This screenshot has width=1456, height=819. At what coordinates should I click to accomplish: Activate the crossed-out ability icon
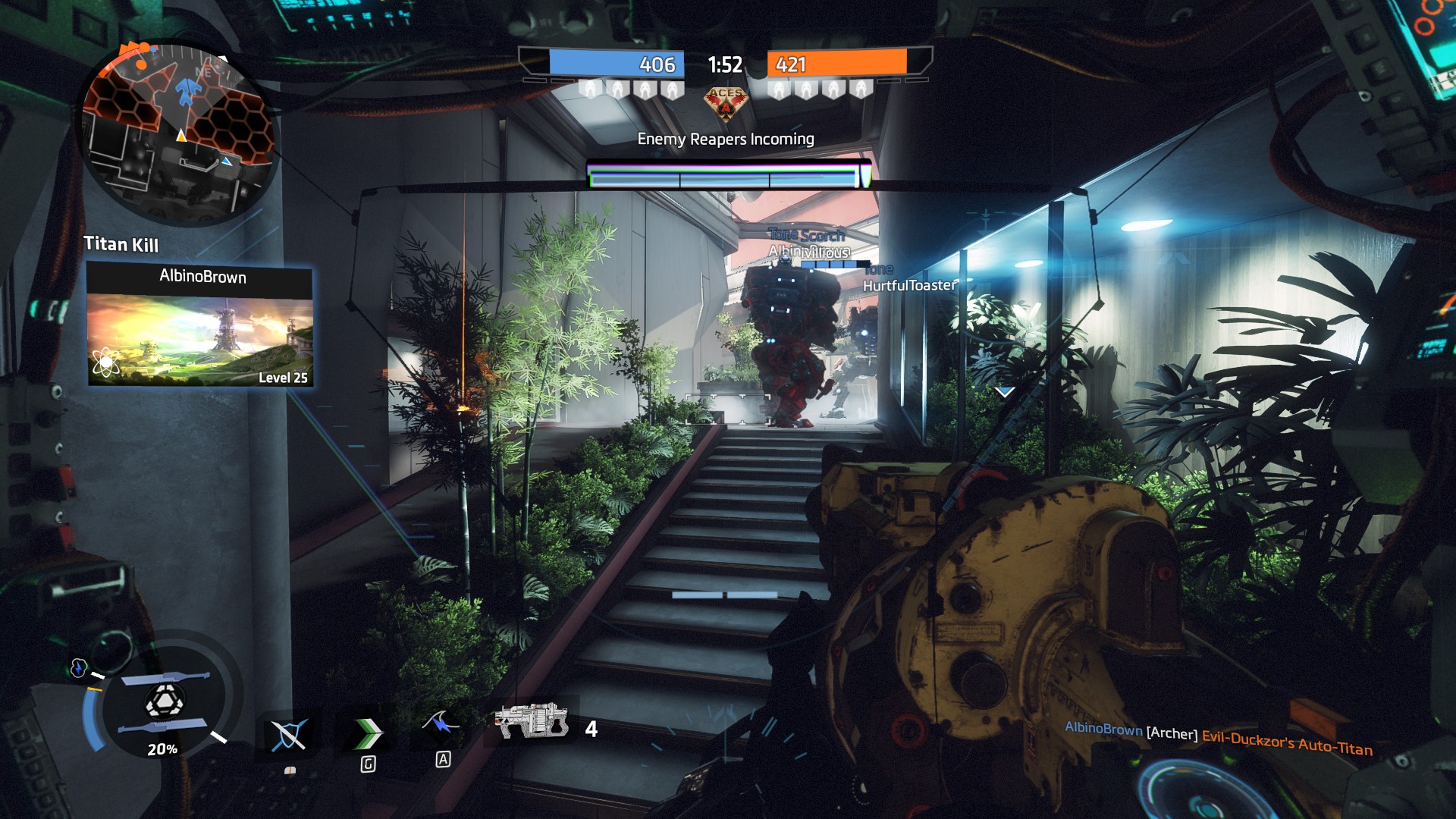[289, 734]
